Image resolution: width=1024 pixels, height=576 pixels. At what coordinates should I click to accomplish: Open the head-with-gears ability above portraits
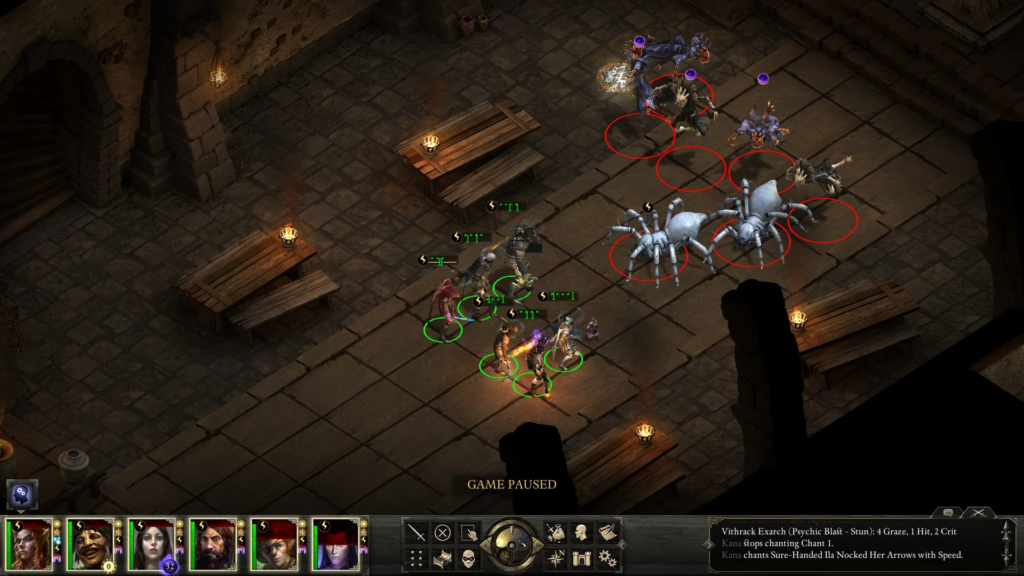pyautogui.click(x=22, y=493)
